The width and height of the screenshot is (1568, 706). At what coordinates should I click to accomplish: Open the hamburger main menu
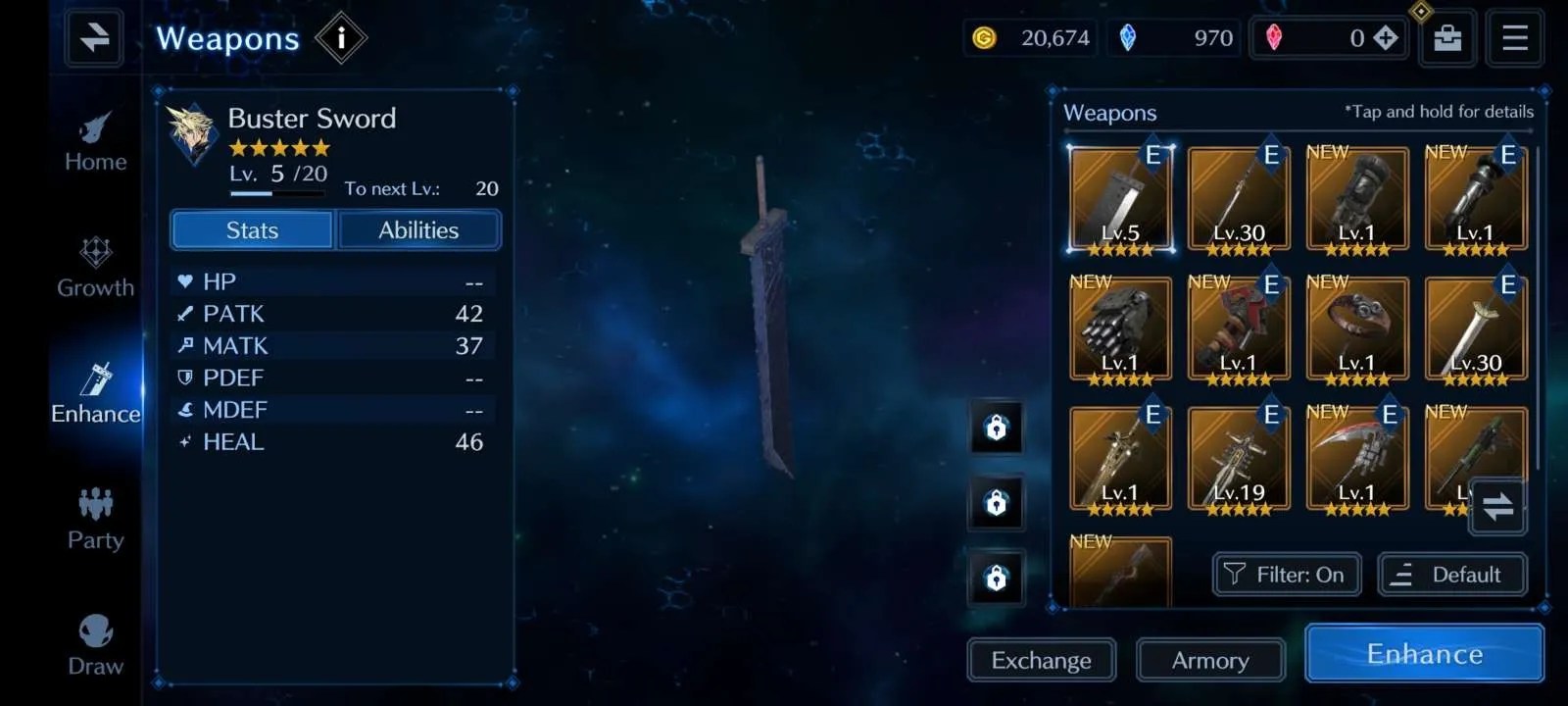(x=1514, y=38)
